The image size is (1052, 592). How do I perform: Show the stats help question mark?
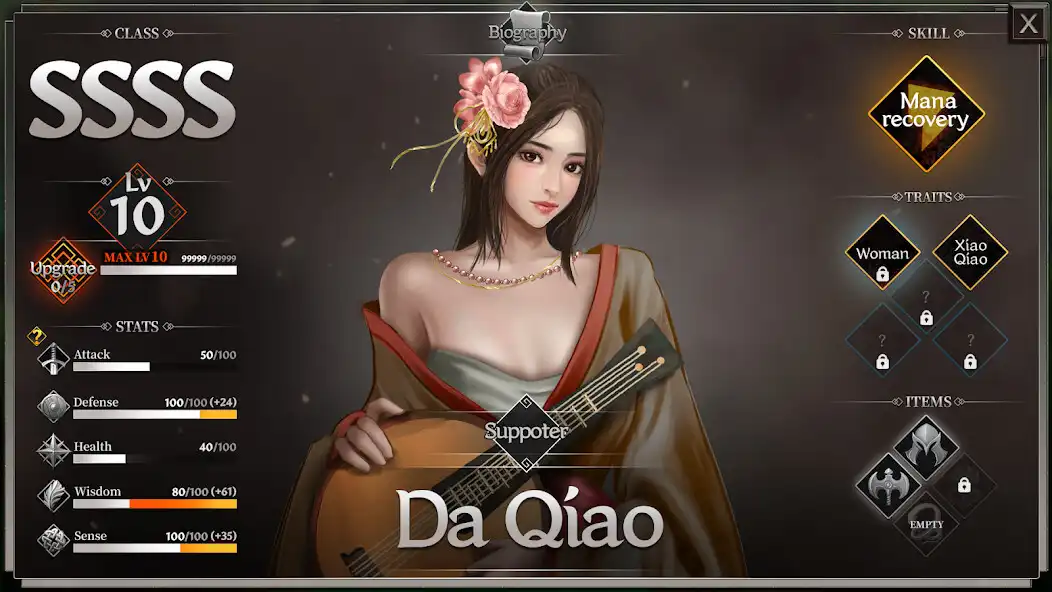(x=37, y=336)
